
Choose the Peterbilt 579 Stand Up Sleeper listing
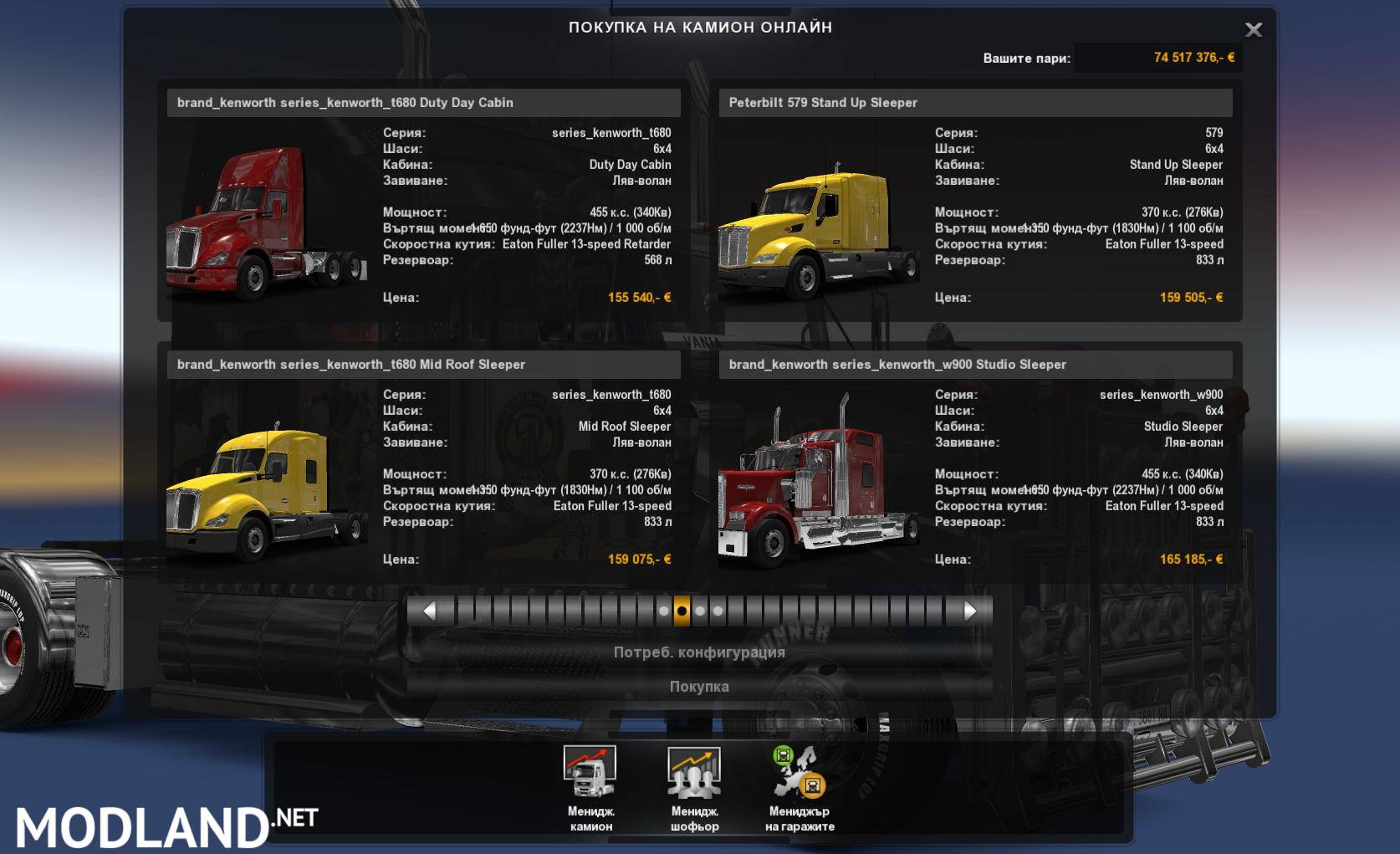point(974,103)
